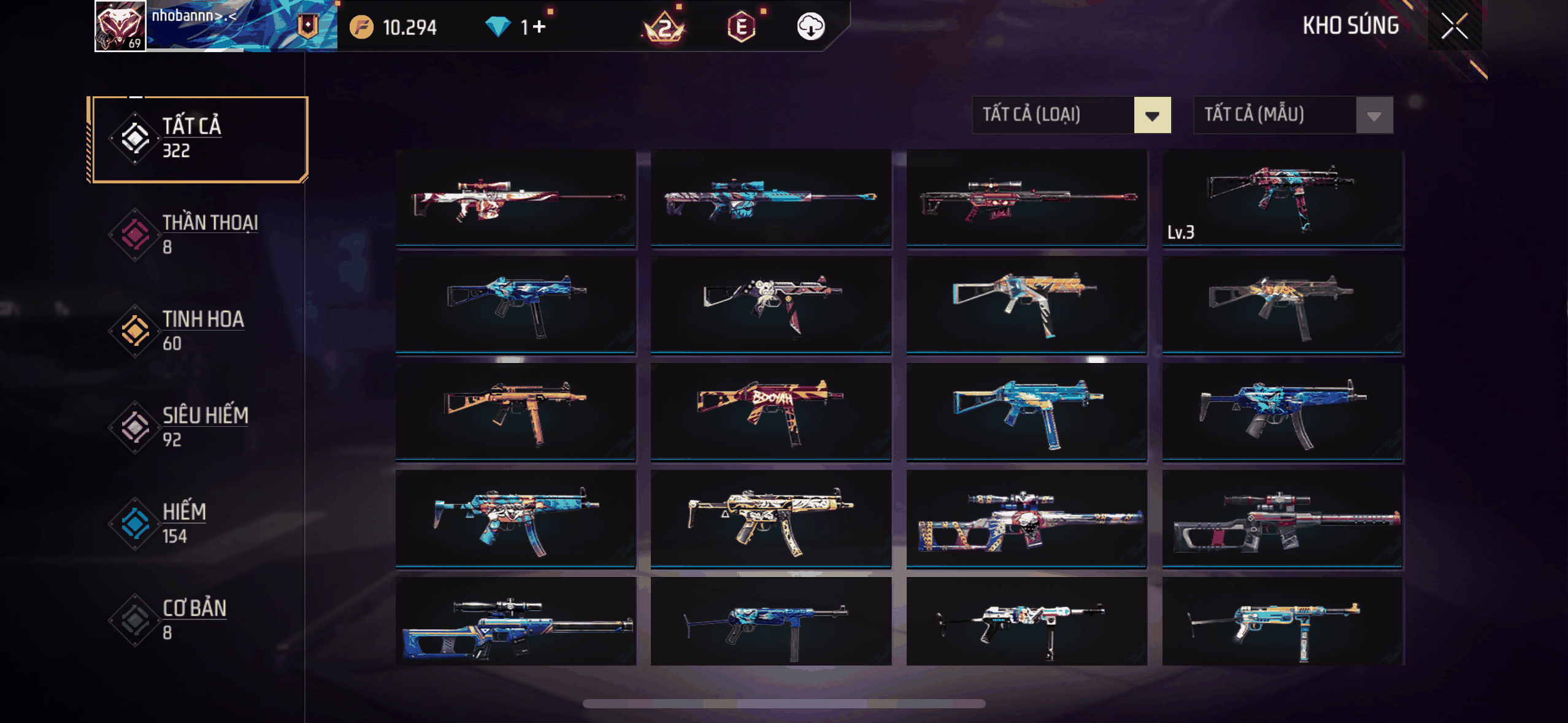
Task: Select the Lv.3 UMP skin tile
Action: click(1282, 198)
